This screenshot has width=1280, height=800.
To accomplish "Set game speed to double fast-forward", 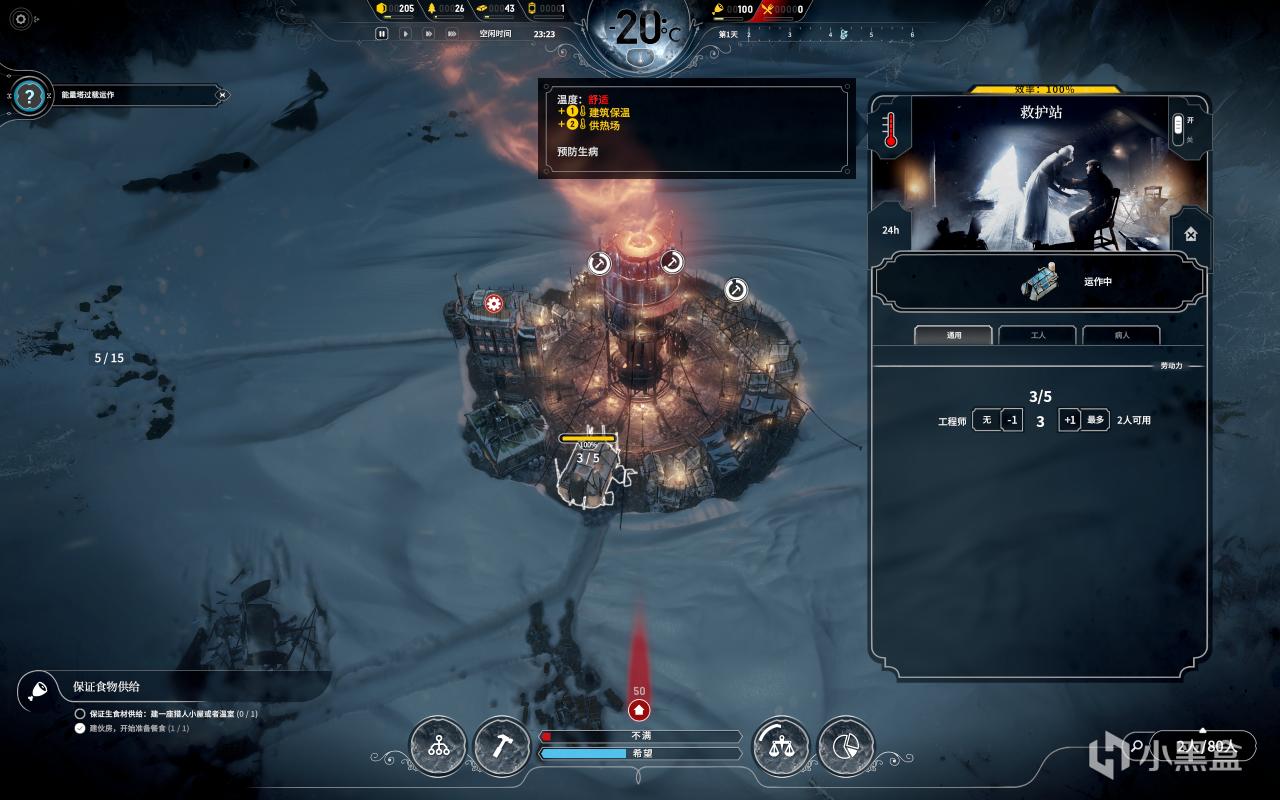I will pos(429,33).
